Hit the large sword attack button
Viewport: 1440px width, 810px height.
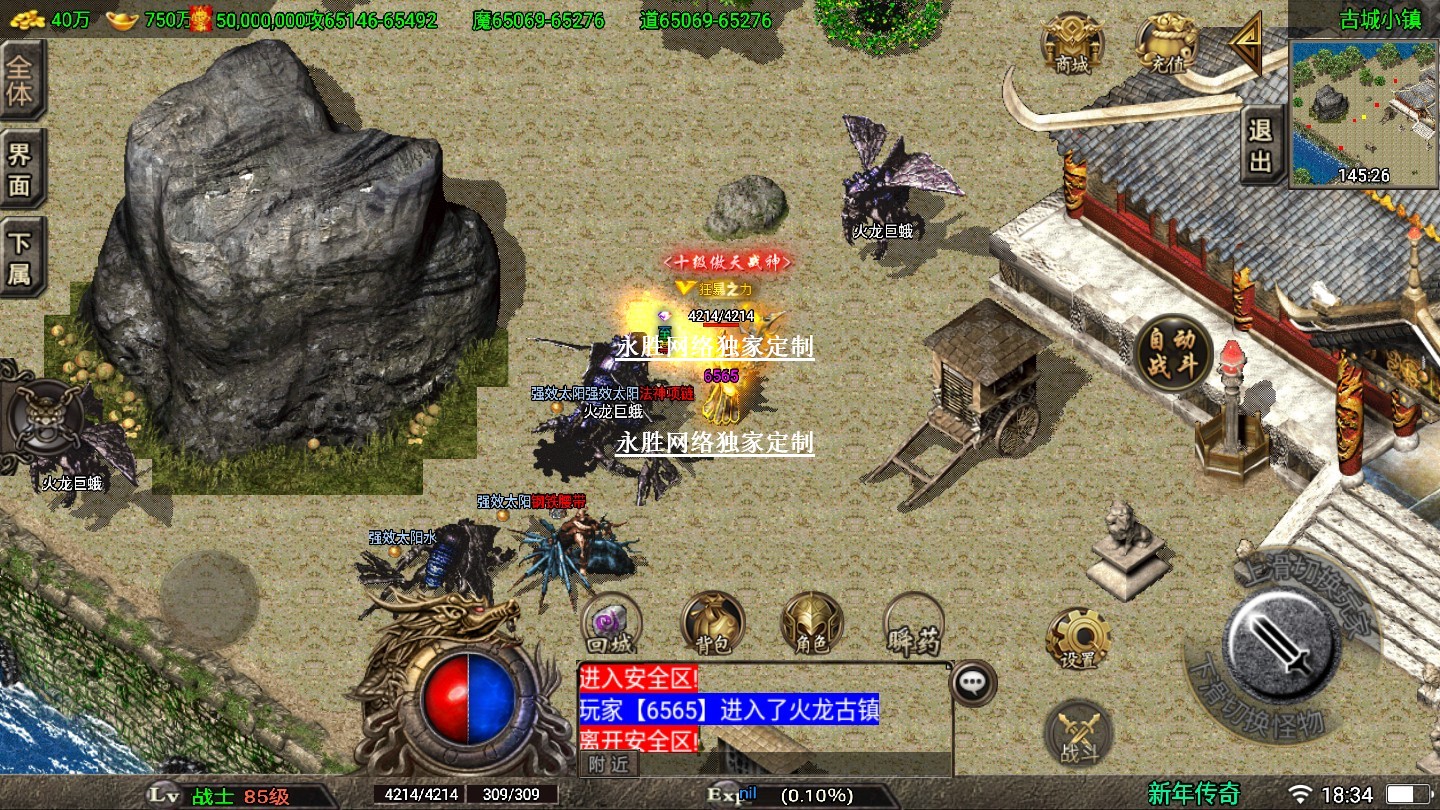[x=1282, y=640]
